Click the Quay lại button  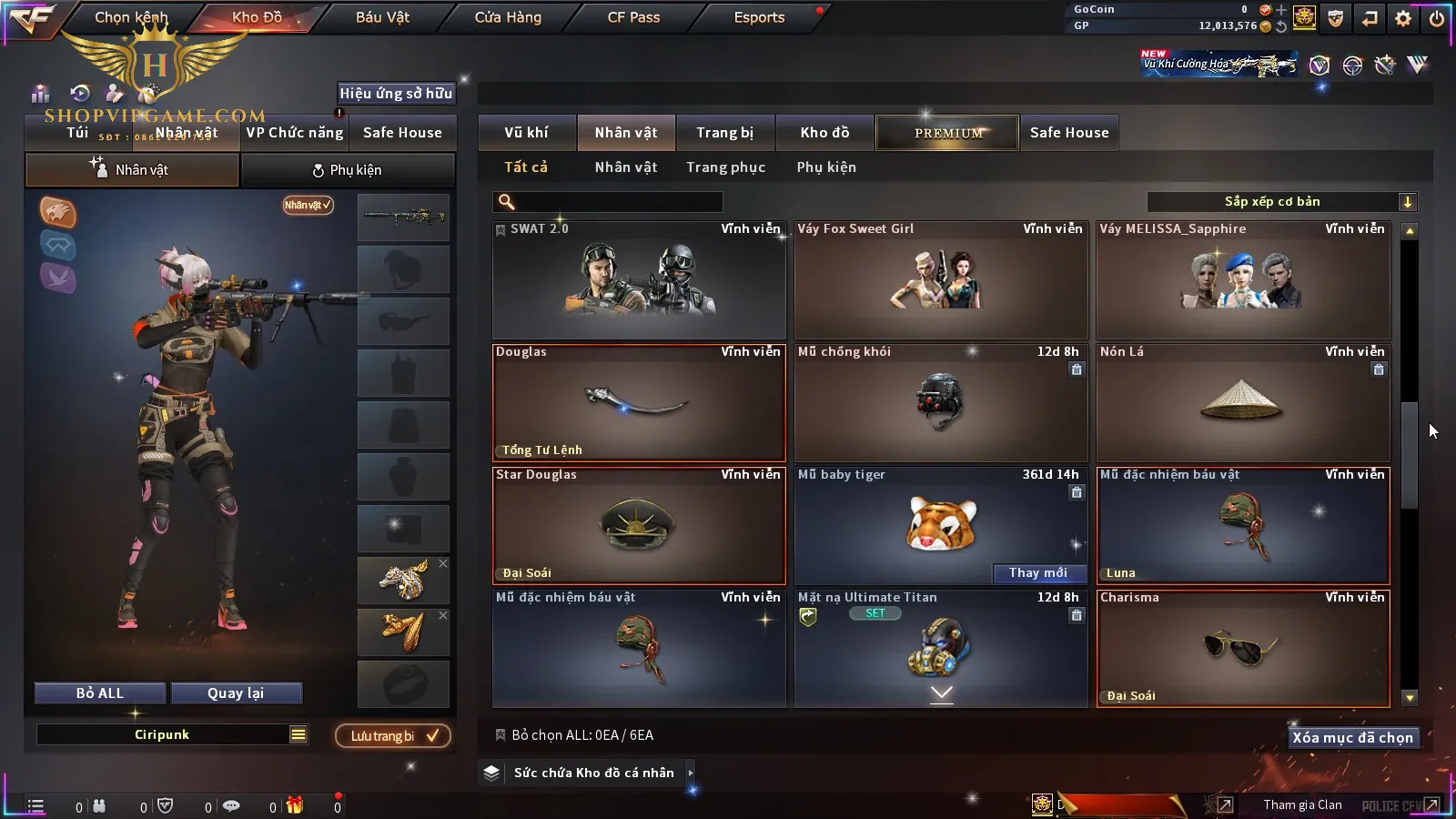click(x=236, y=693)
